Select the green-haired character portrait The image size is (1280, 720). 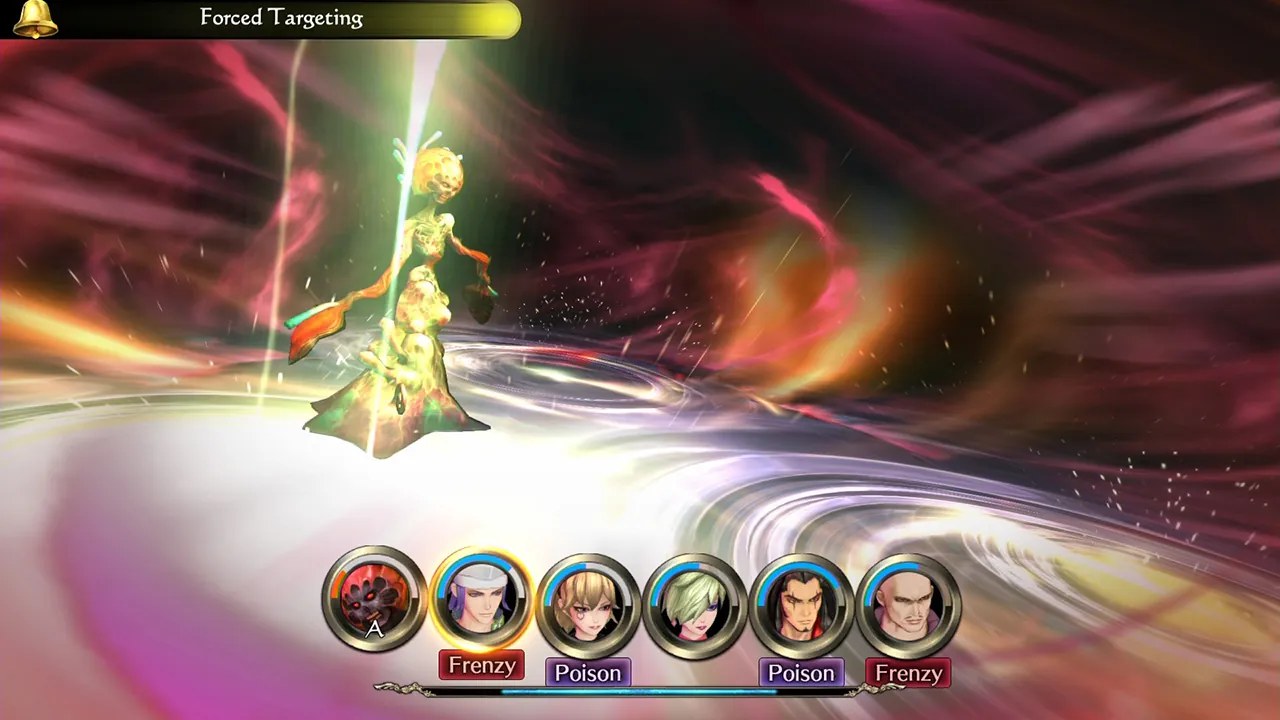click(694, 601)
